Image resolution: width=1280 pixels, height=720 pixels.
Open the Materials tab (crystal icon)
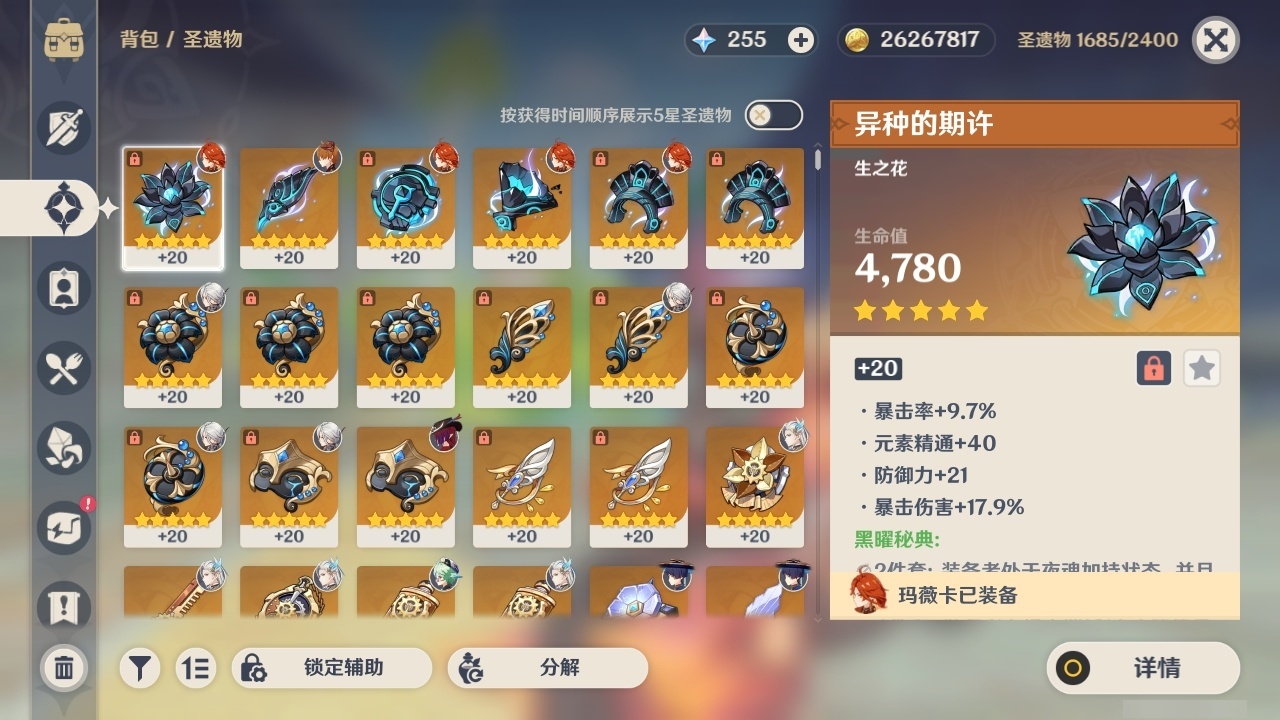(x=64, y=448)
